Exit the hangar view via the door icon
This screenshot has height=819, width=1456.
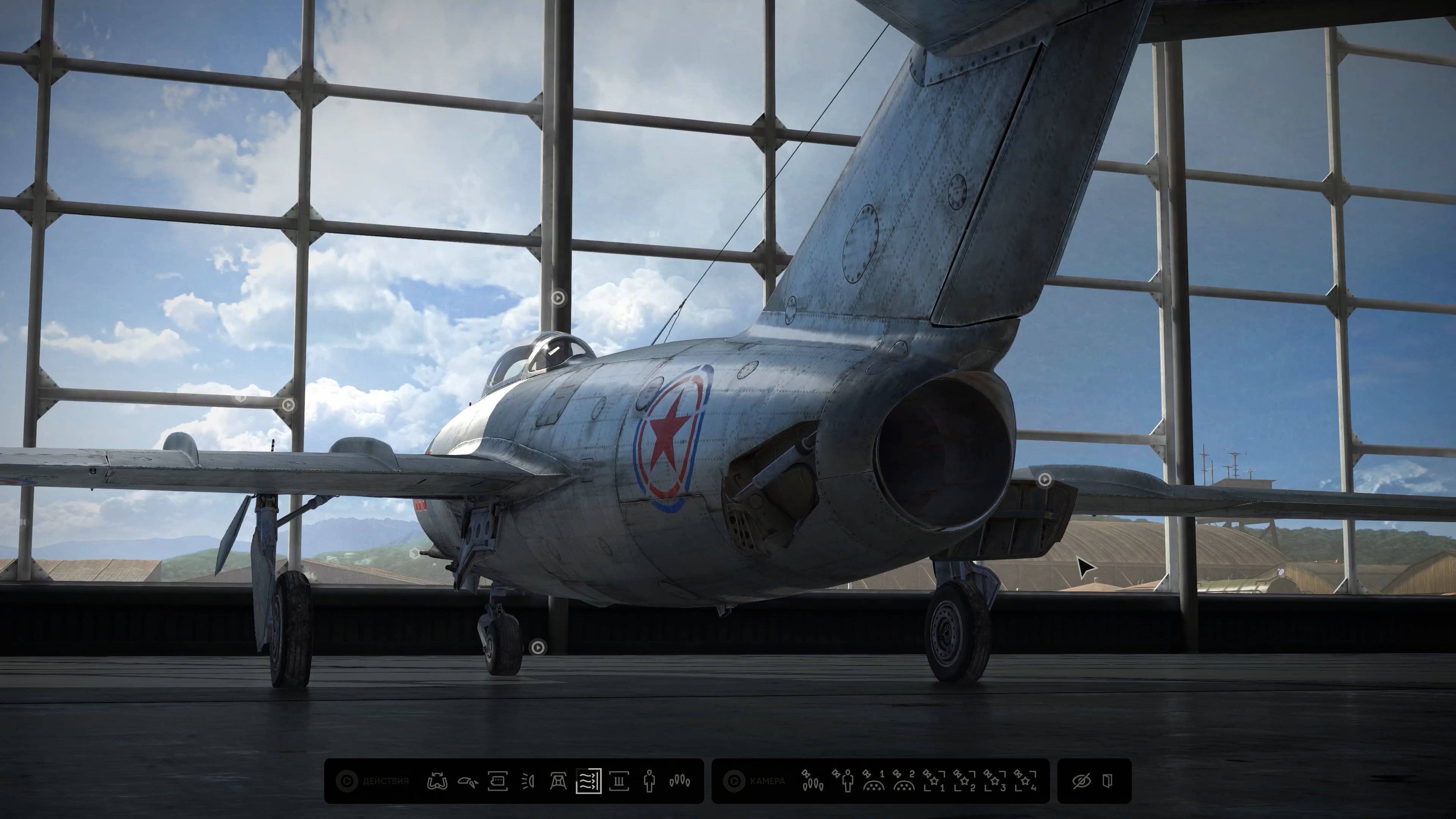pyautogui.click(x=1108, y=781)
